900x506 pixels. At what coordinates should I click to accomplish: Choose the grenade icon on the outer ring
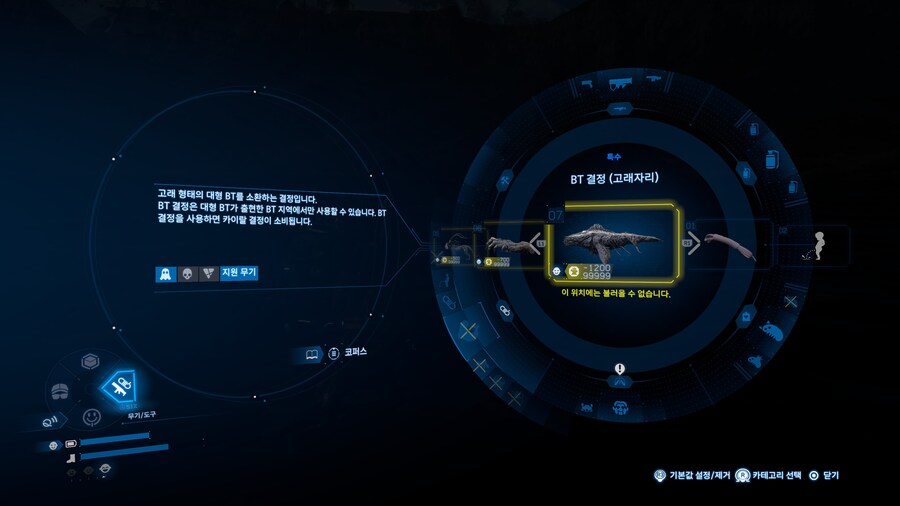point(771,159)
